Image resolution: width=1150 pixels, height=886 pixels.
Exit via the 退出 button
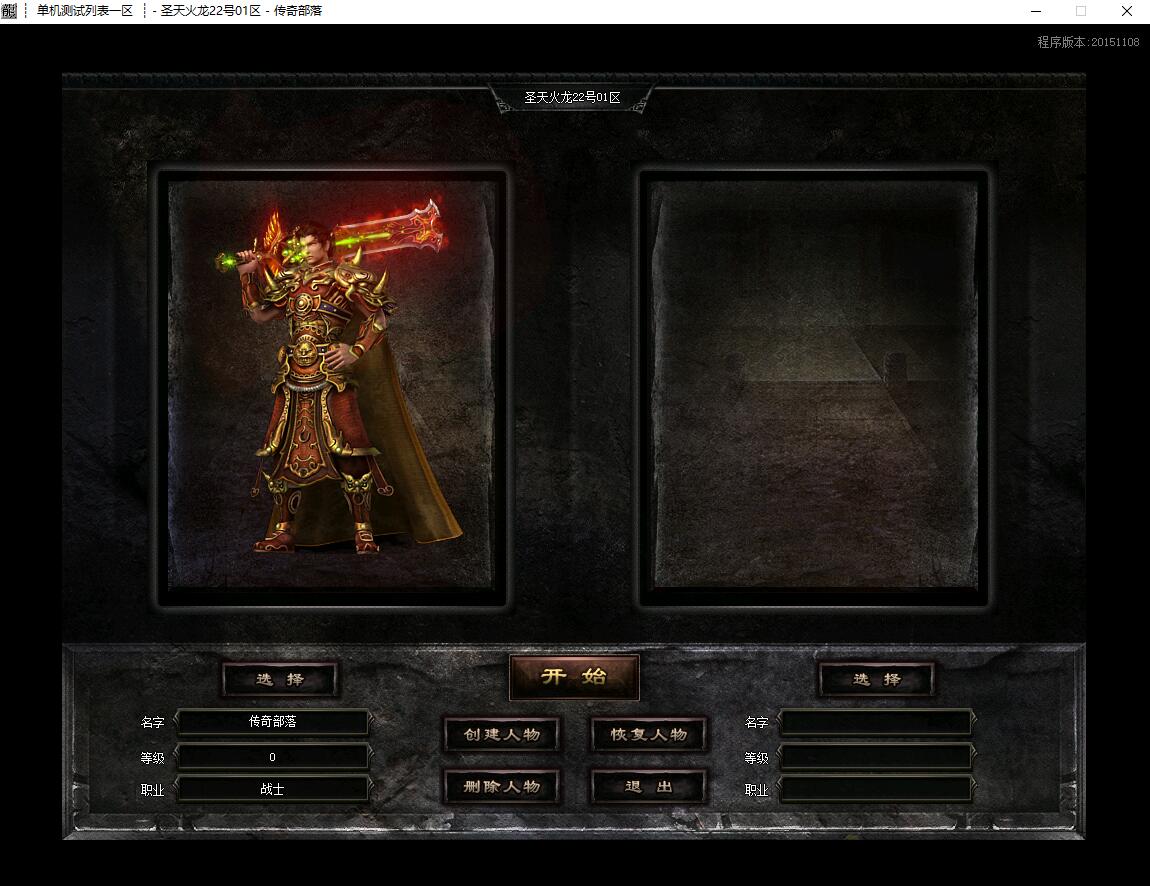[649, 787]
